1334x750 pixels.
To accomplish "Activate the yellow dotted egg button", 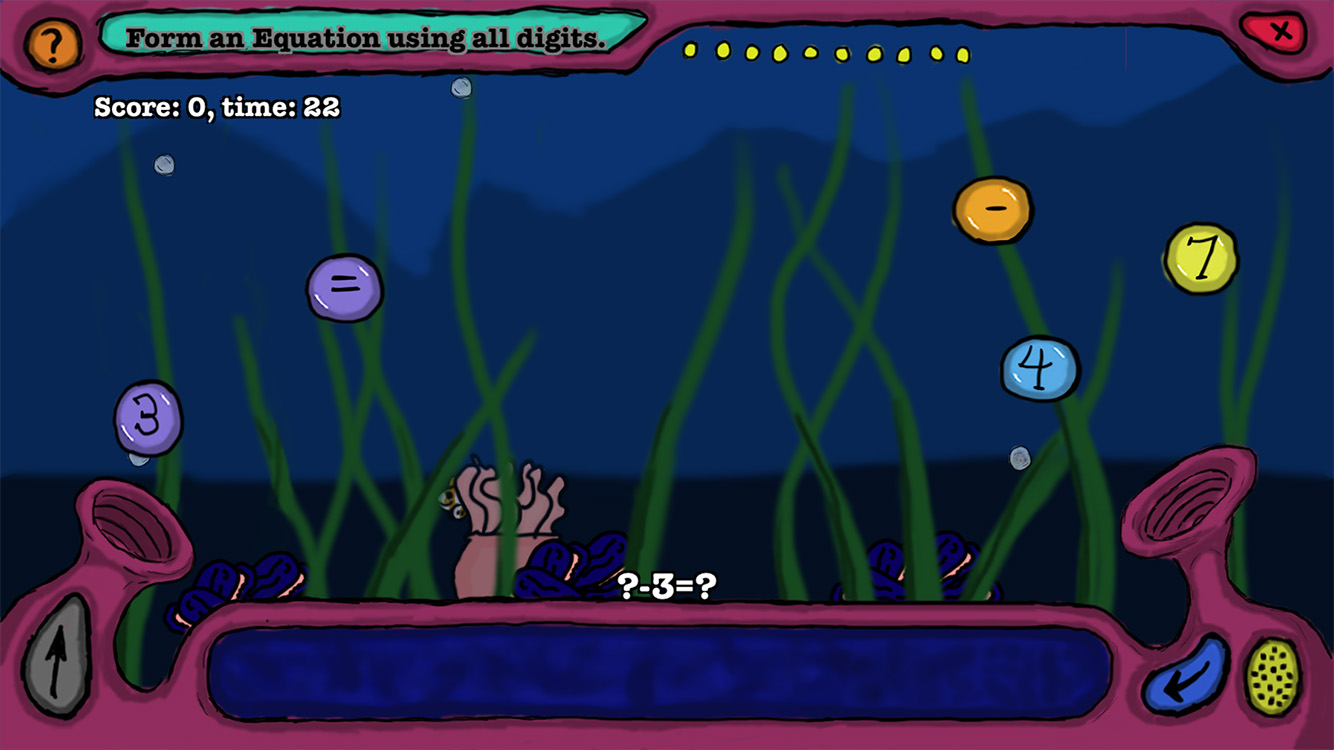I will click(1273, 676).
